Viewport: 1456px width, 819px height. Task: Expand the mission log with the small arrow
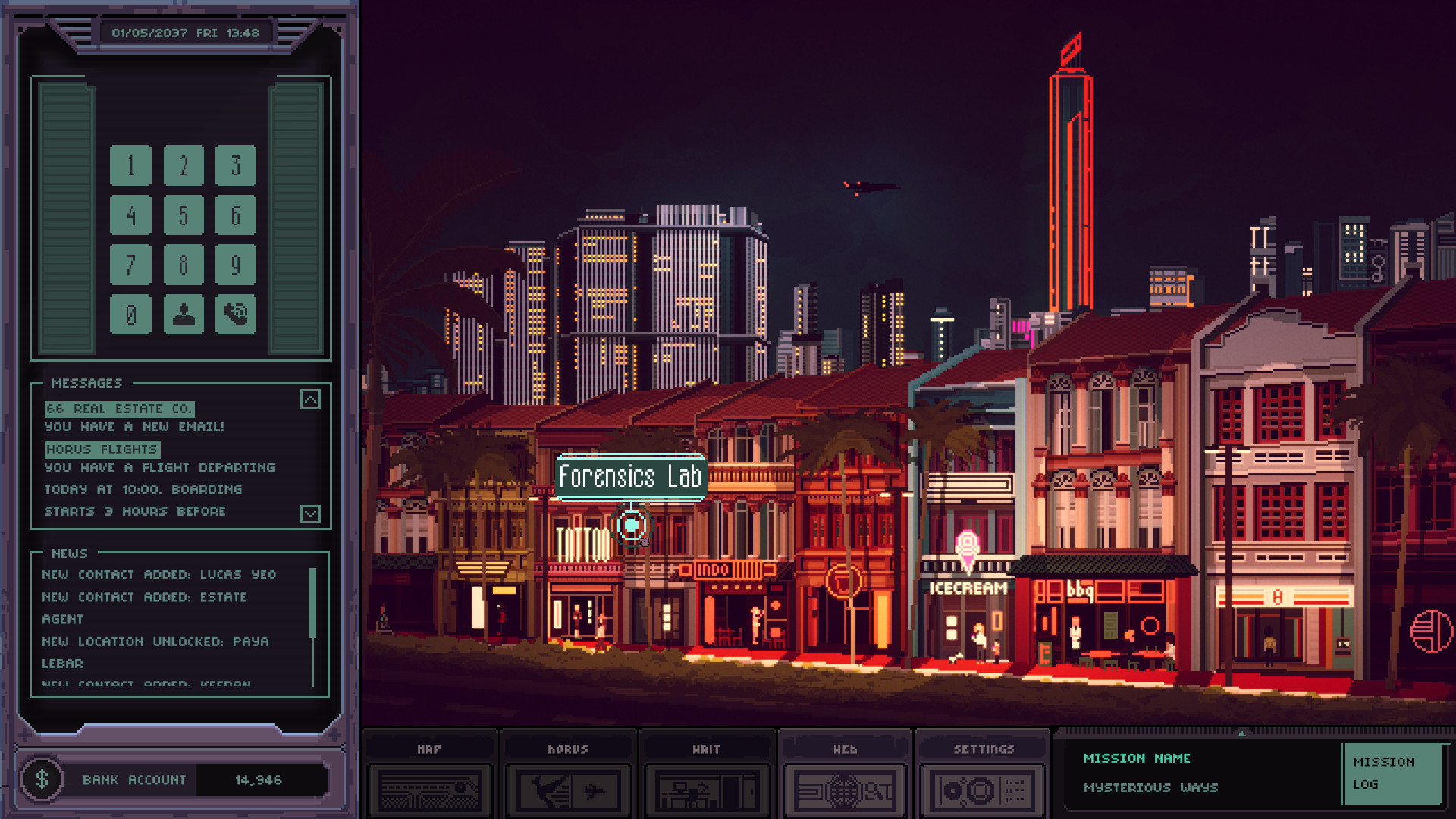coord(1241,733)
